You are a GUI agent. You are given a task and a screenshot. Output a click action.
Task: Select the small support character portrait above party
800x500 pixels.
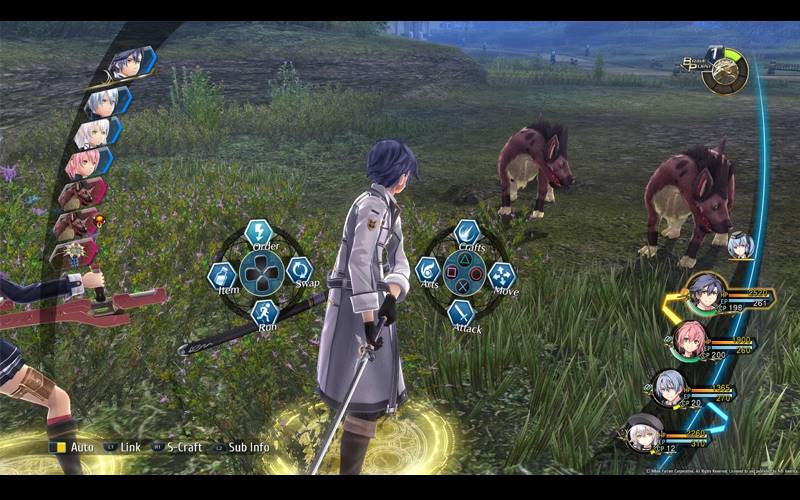pos(740,244)
